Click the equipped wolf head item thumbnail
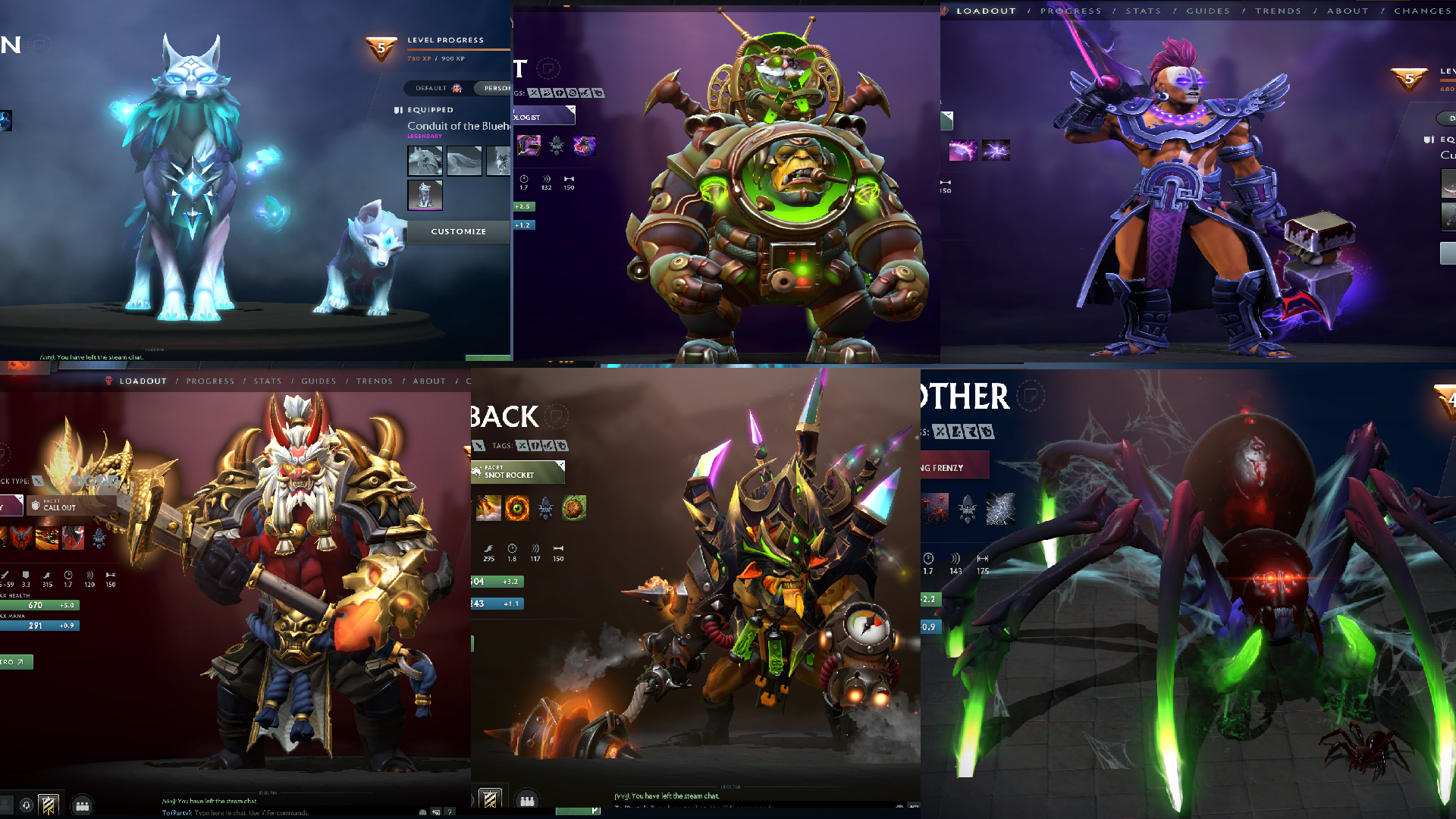The width and height of the screenshot is (1456, 819). click(425, 161)
